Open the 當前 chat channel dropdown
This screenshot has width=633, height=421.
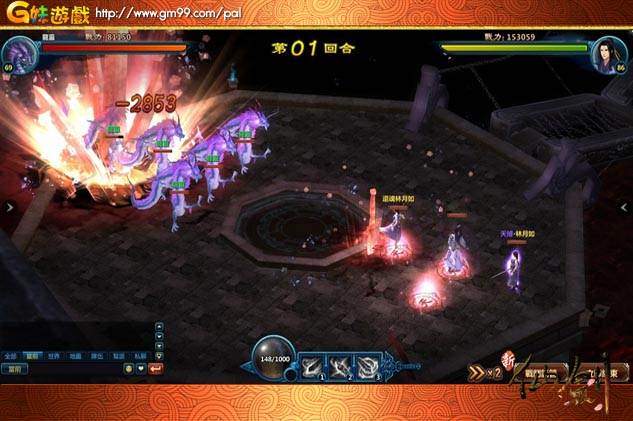[15, 368]
